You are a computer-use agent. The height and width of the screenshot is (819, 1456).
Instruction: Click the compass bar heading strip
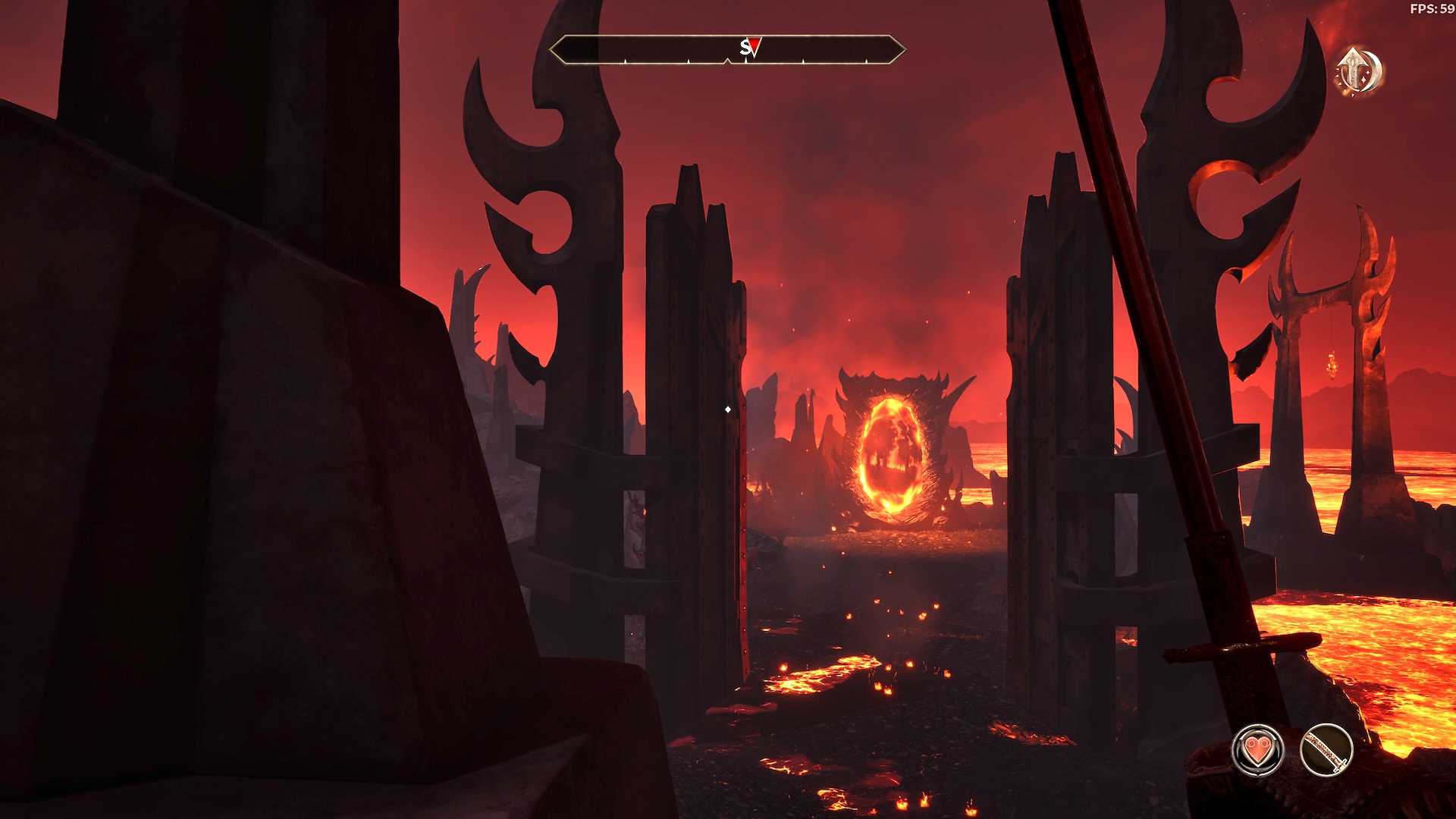coord(726,50)
